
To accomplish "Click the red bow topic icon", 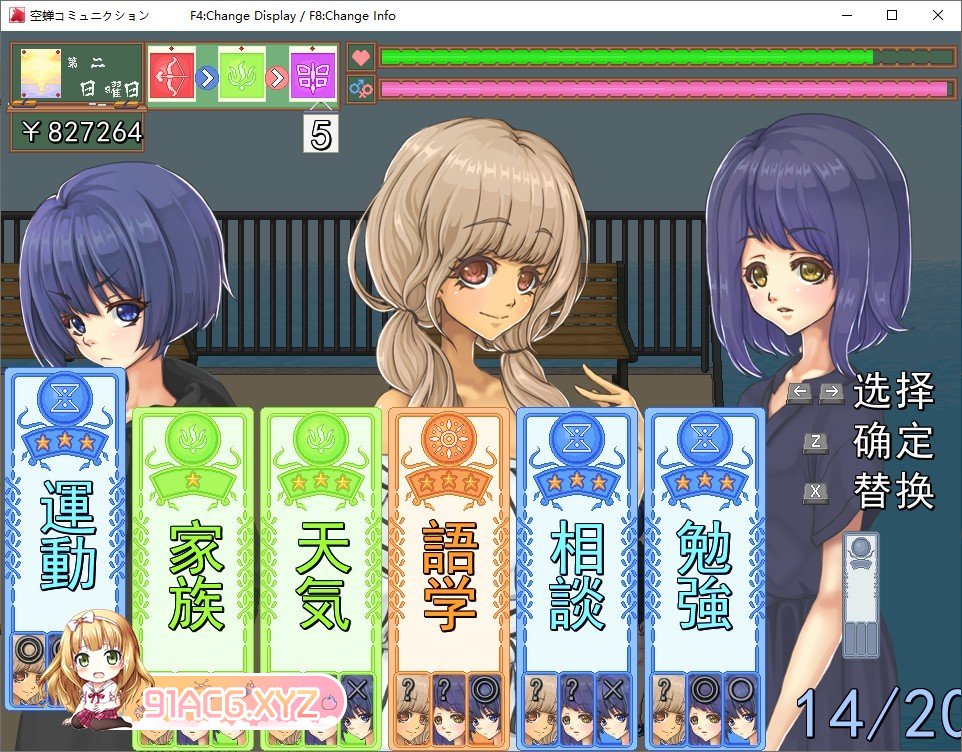I will [x=171, y=75].
